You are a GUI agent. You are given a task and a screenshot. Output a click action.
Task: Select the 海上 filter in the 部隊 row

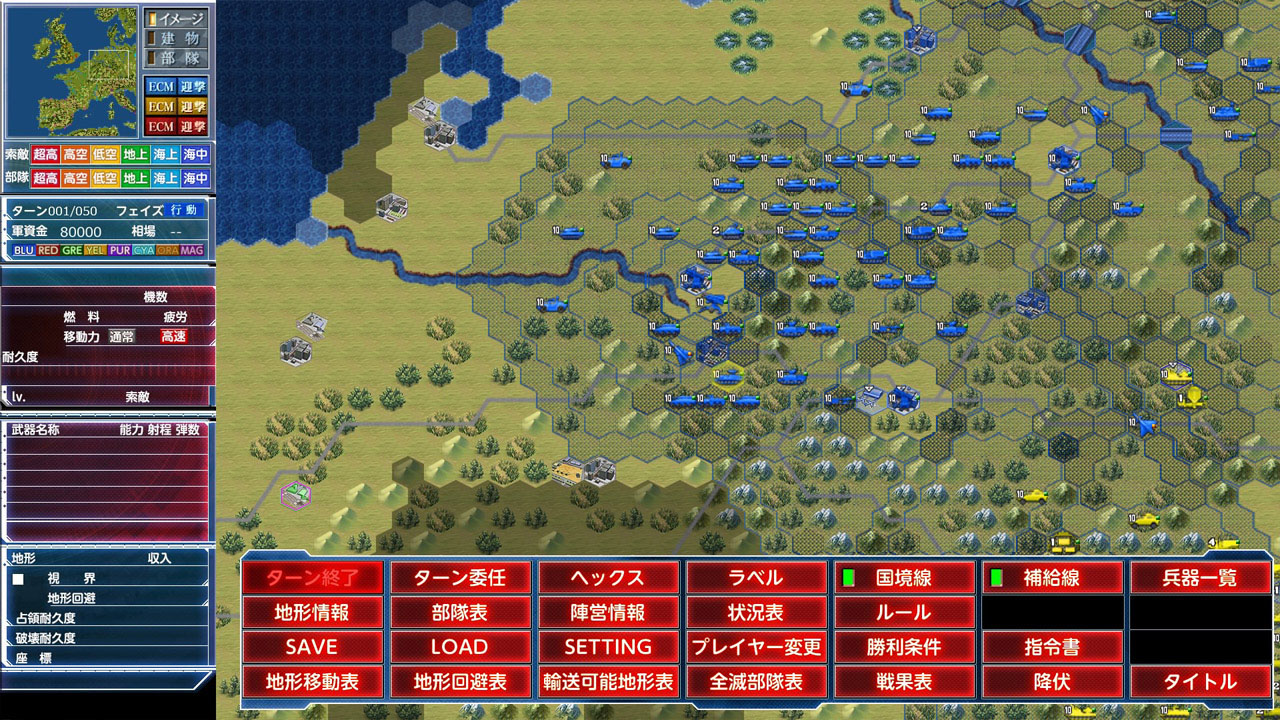point(168,177)
